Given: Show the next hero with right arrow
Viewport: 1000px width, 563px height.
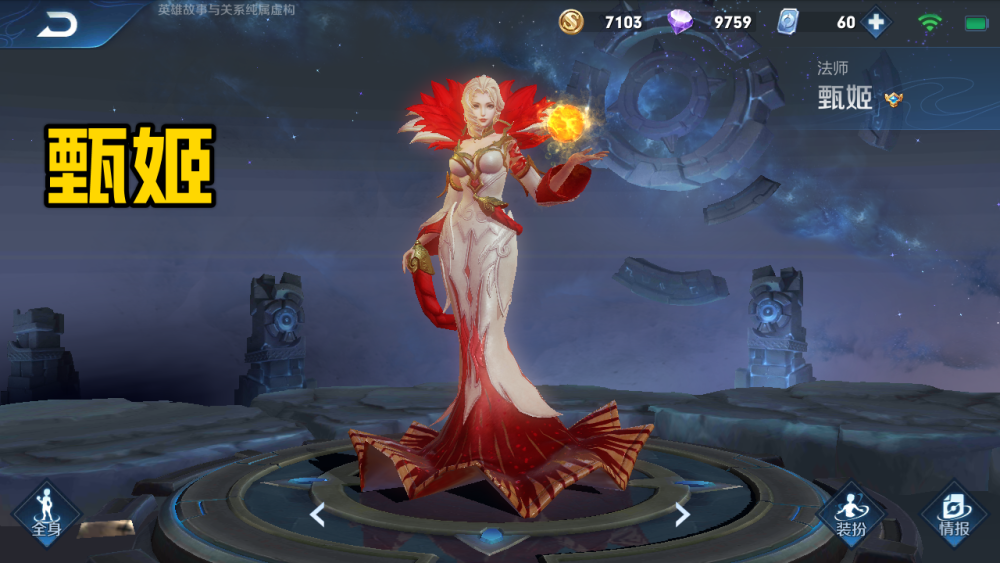Looking at the screenshot, I should pos(682,515).
